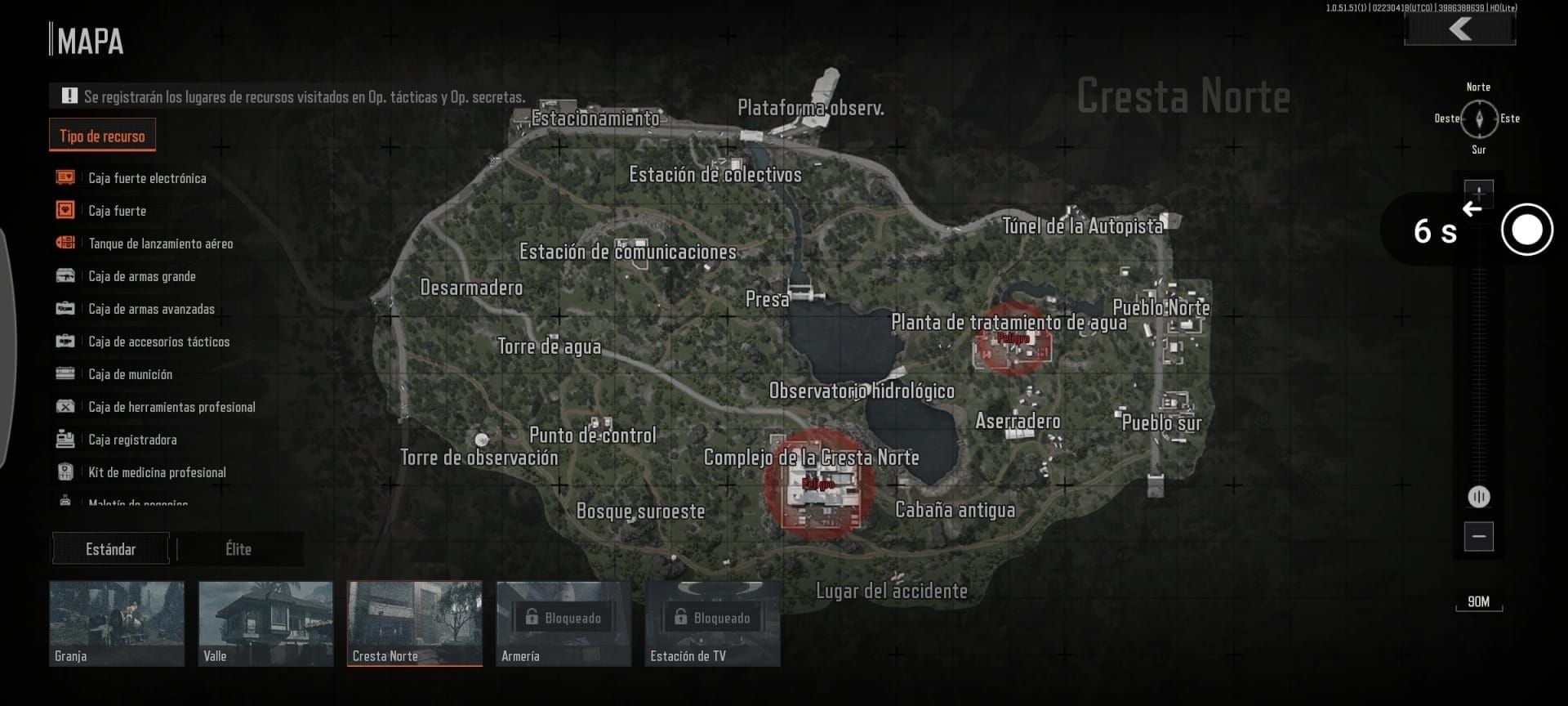Click the zoom in plus icon
The image size is (1568, 706).
coord(1479,193)
